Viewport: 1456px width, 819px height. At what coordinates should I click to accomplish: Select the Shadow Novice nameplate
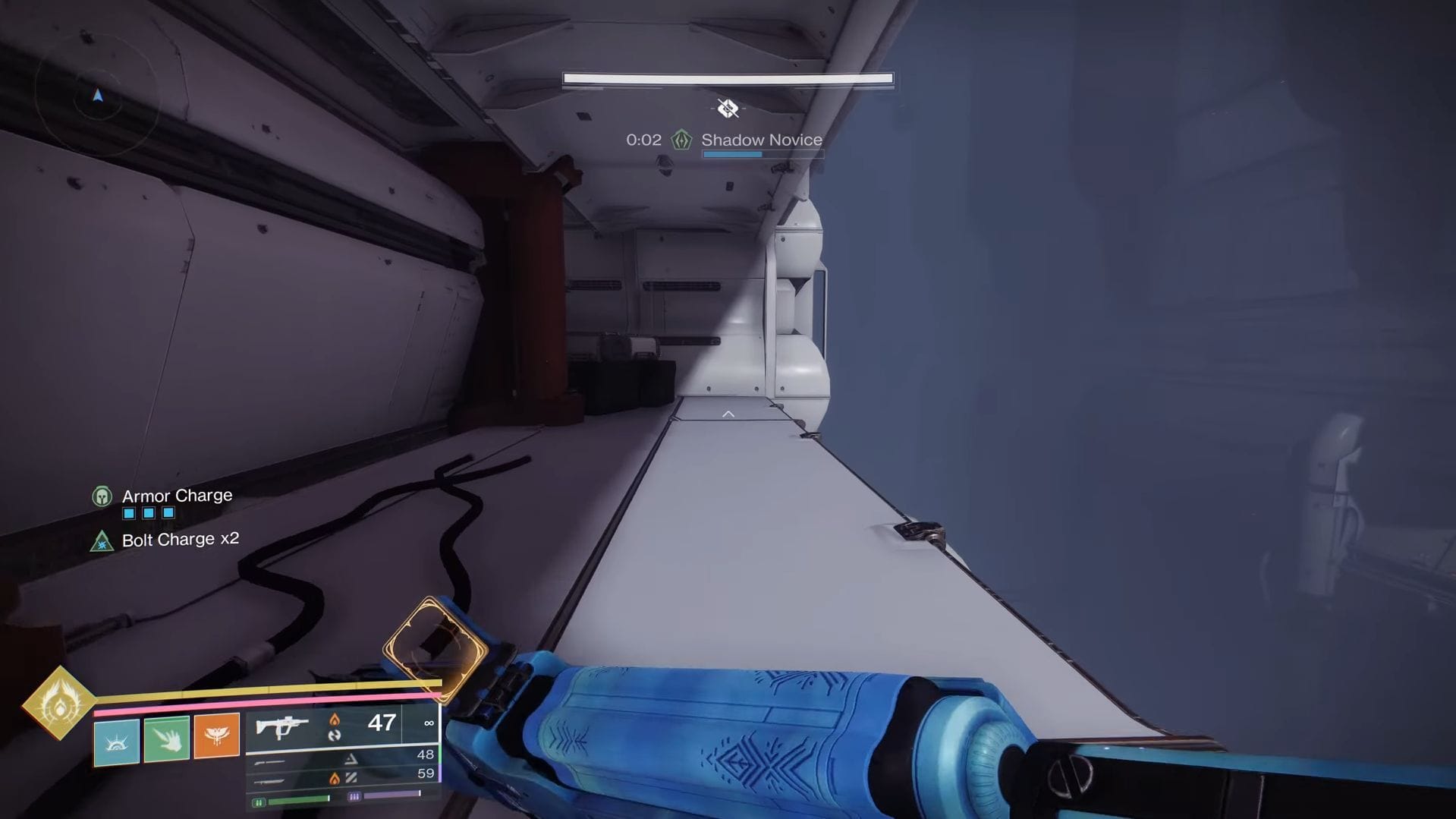pyautogui.click(x=762, y=140)
